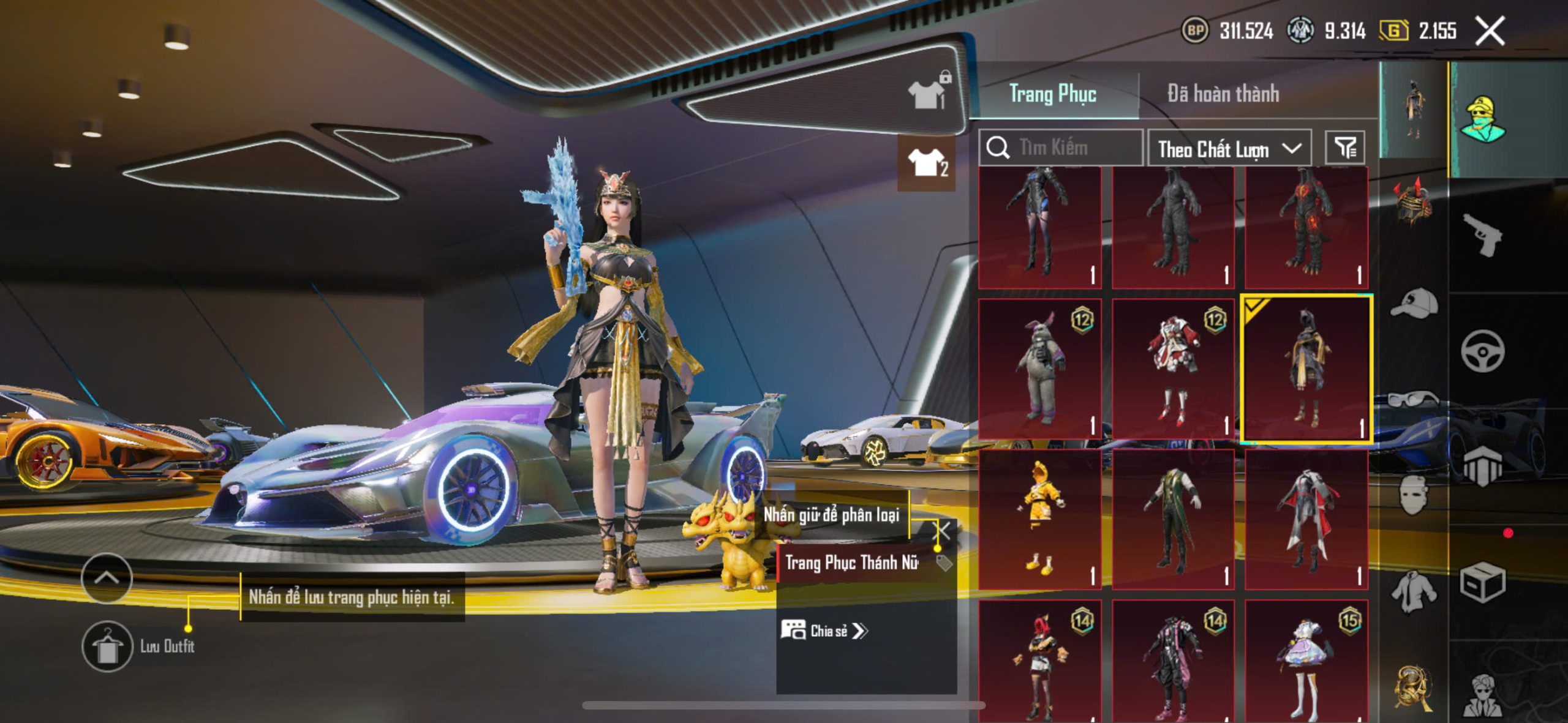Select outfit preset slot 2
Image resolution: width=1568 pixels, height=723 pixels.
927,163
